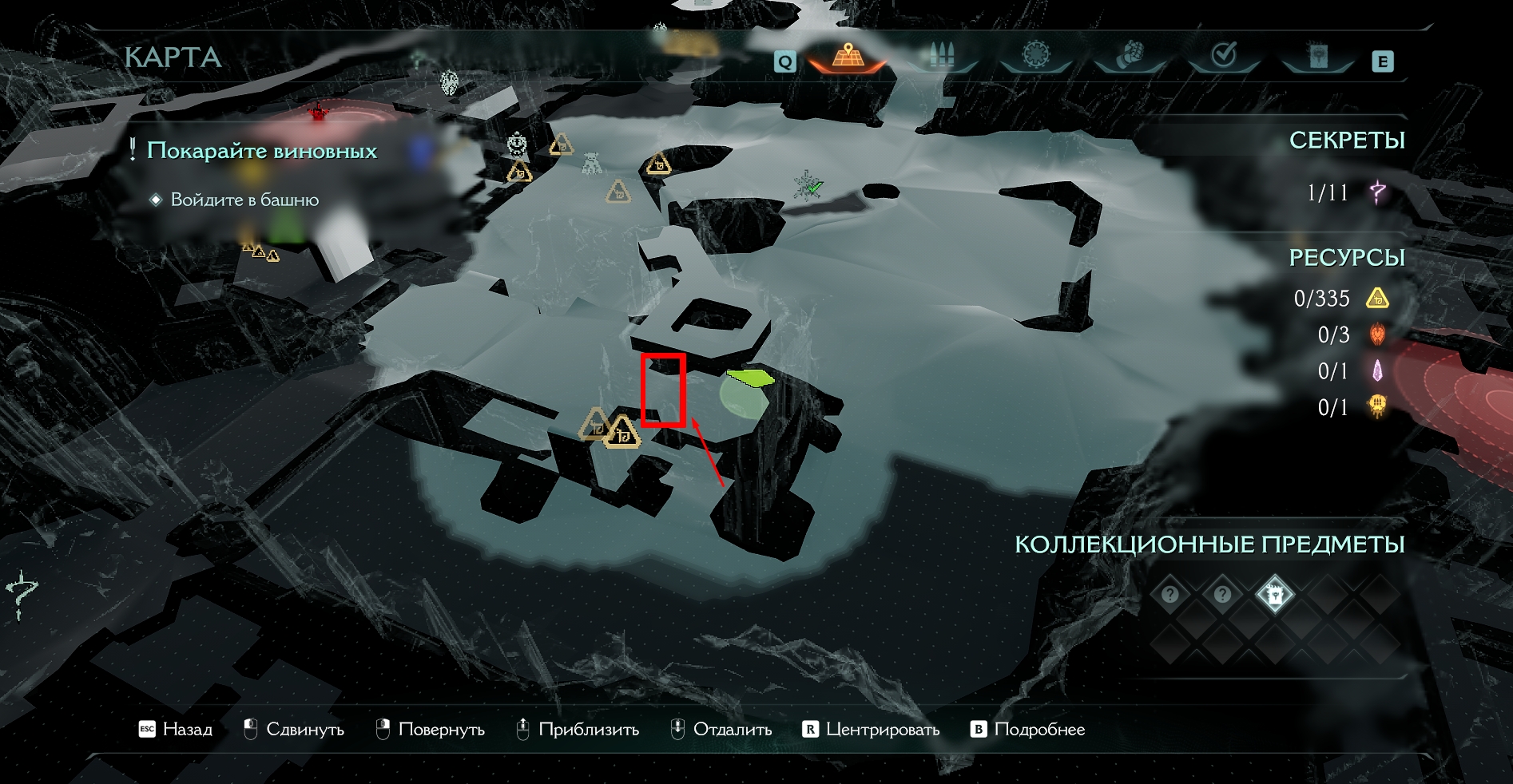1513x784 pixels.
Task: Open 'Подробнее' for more details
Action: [x=1028, y=730]
